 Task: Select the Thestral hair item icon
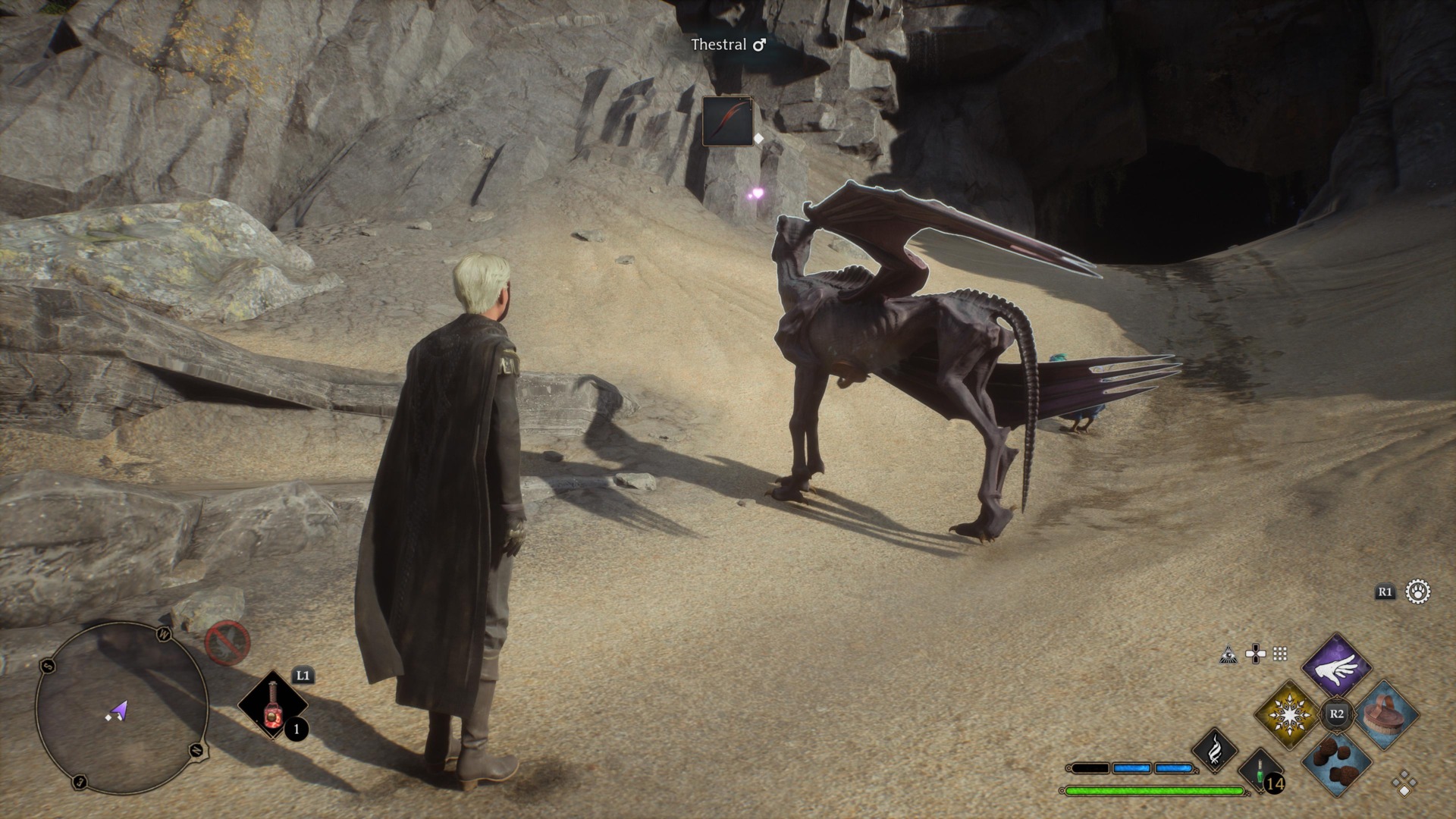(727, 121)
